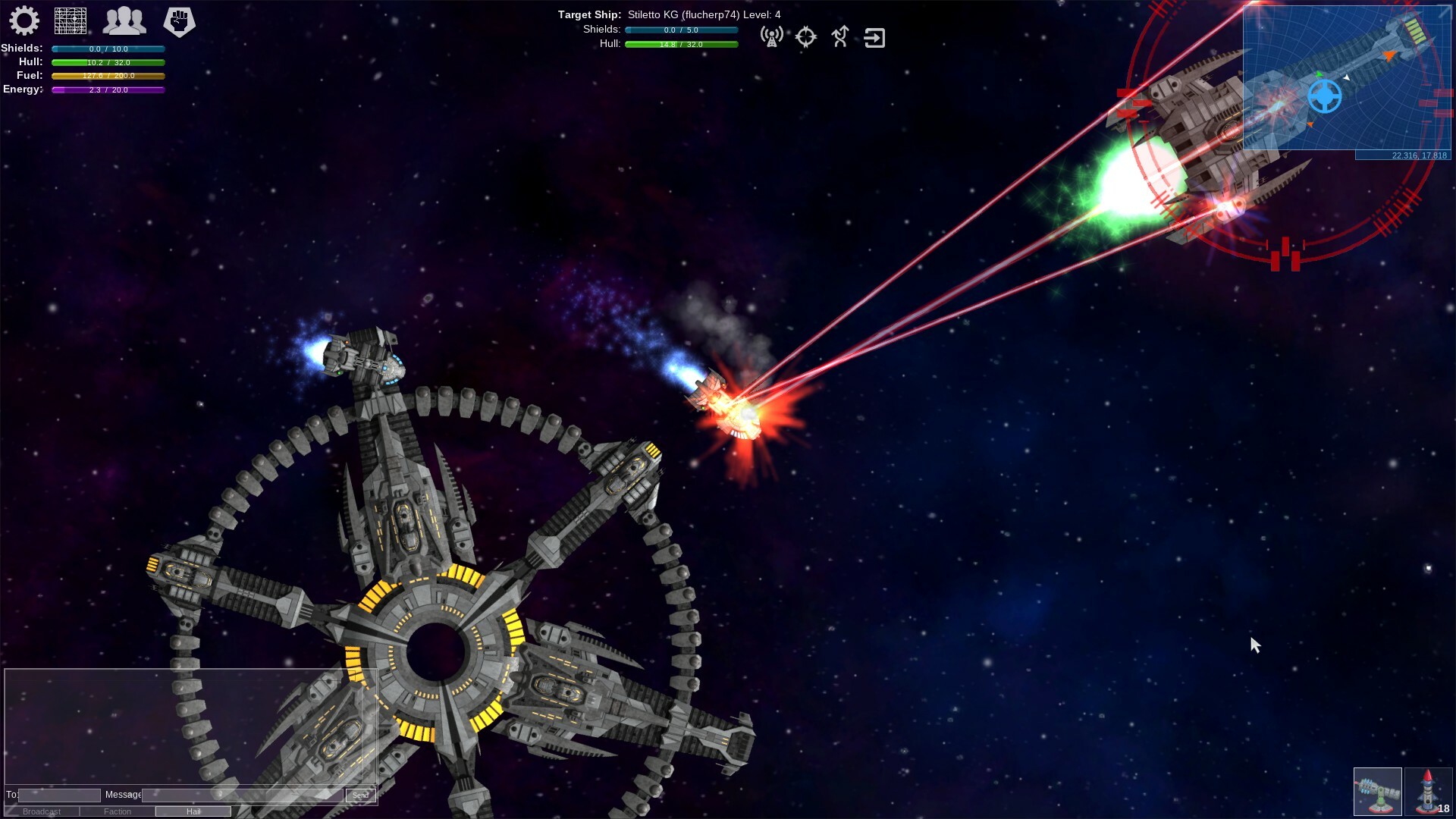Switch to the Faction chat channel

point(118,811)
